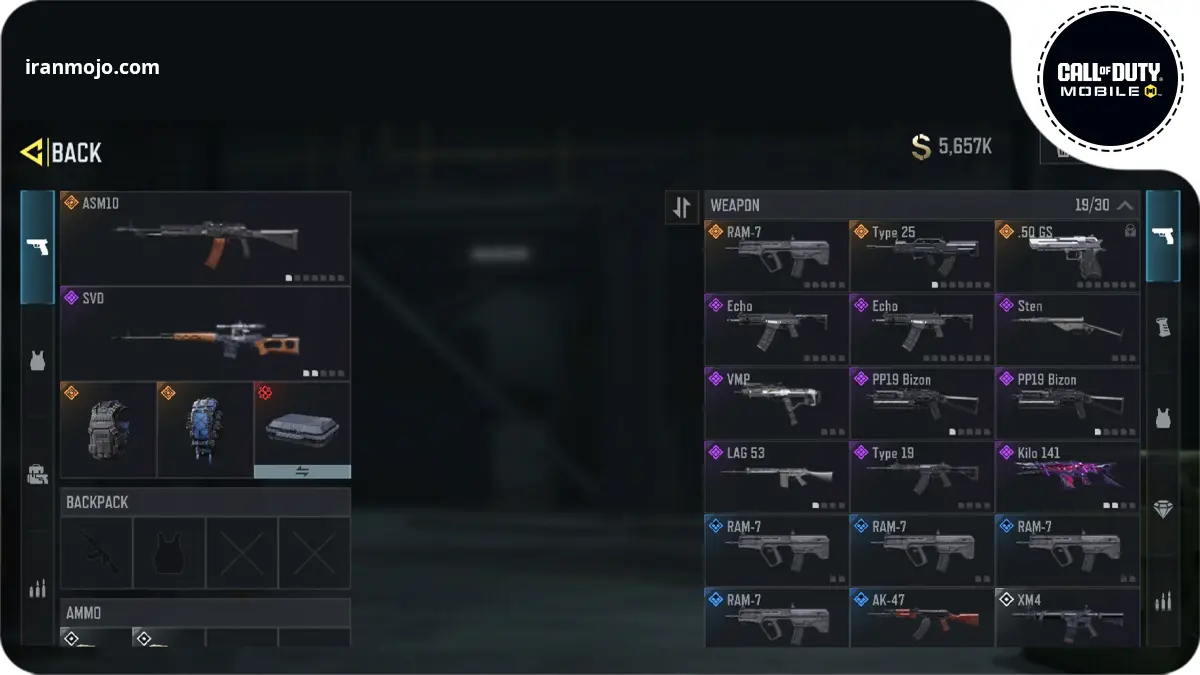Pick the LAG 53 rifle
This screenshot has height=675, width=1200.
pos(776,476)
